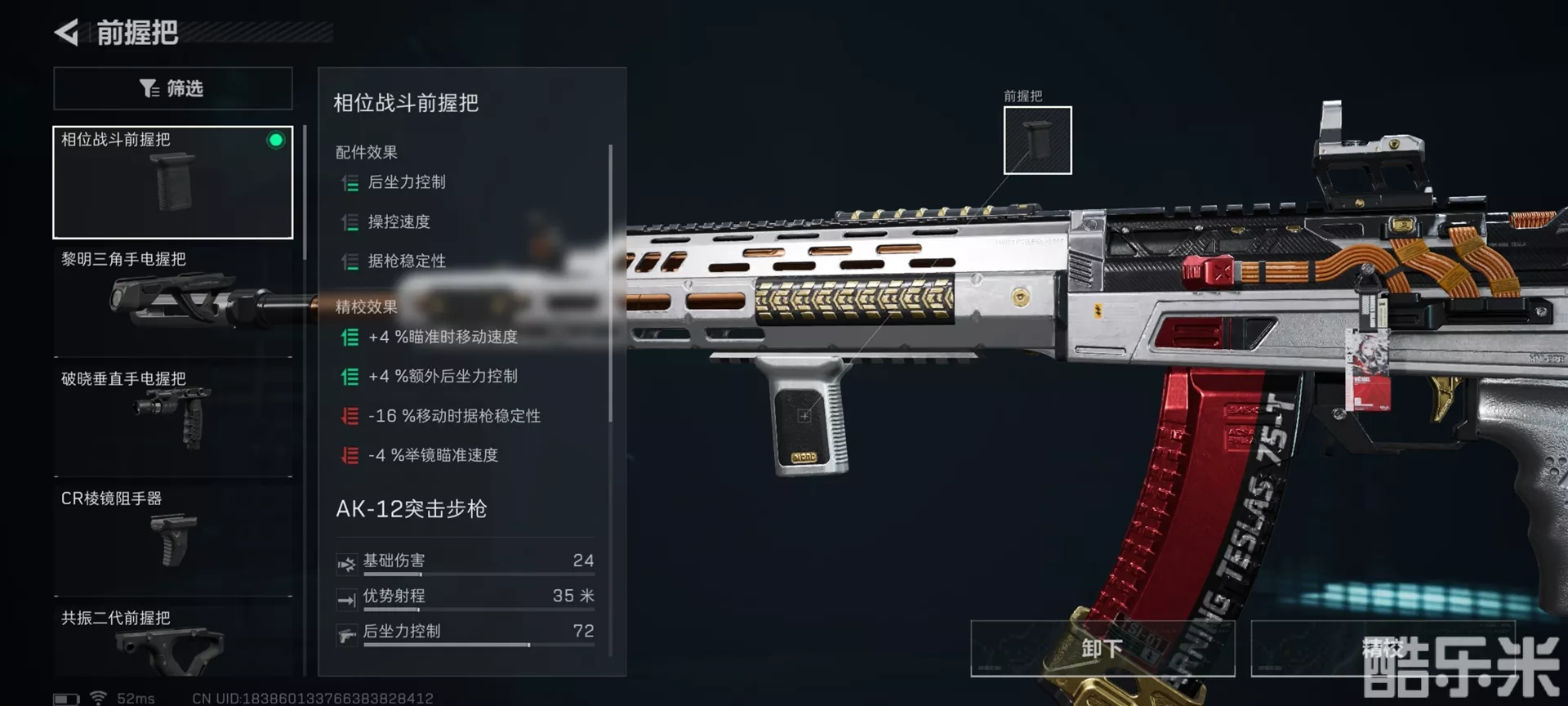
Task: Click the 前握把 slot box above the gun
Action: pos(1037,140)
